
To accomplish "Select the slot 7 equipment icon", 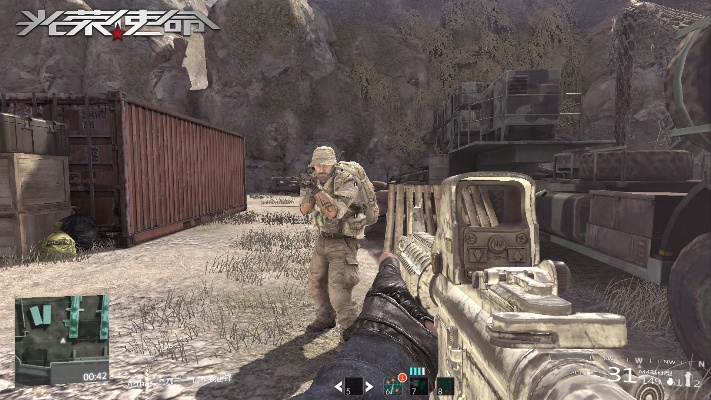I will (x=418, y=385).
